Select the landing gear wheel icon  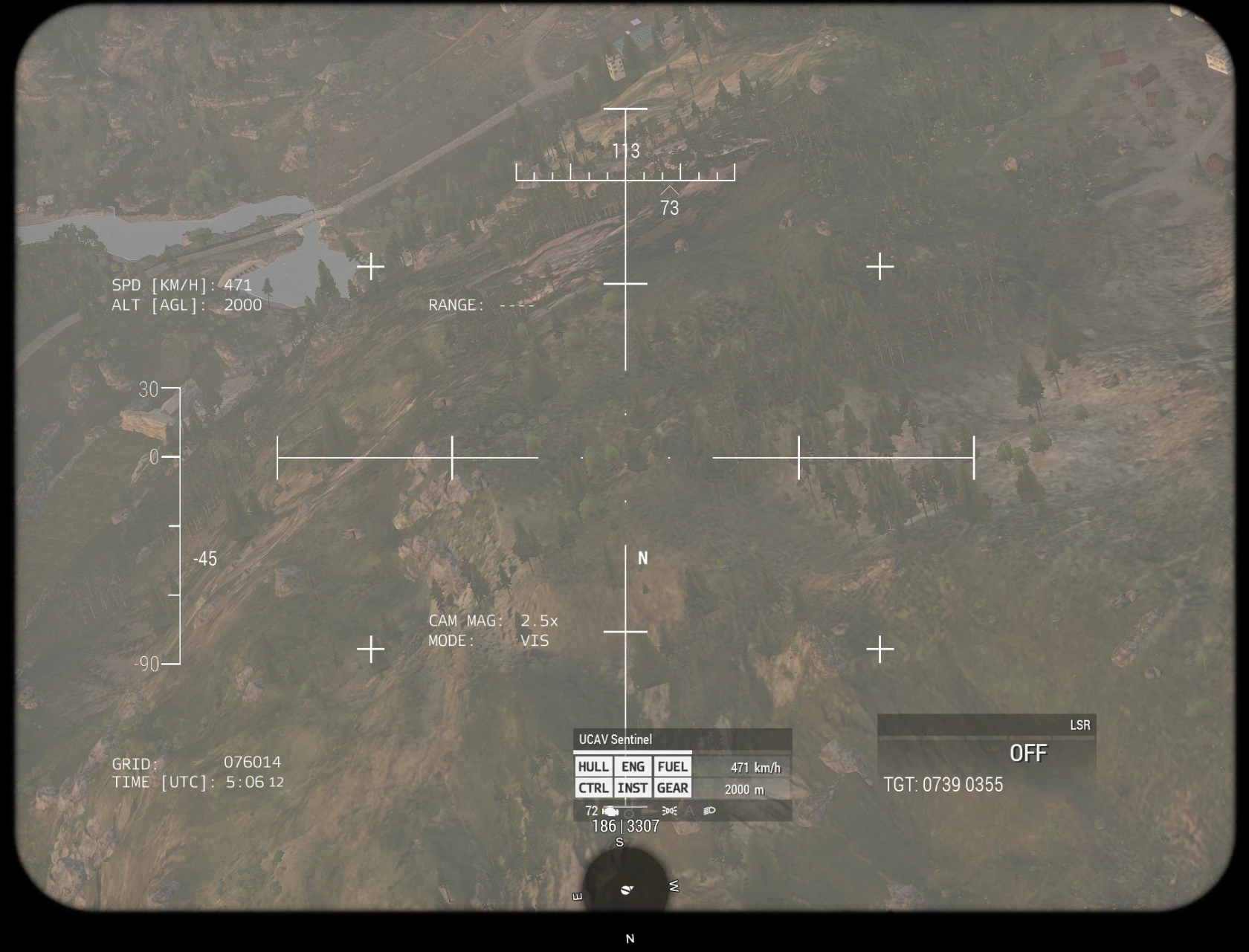click(x=629, y=811)
